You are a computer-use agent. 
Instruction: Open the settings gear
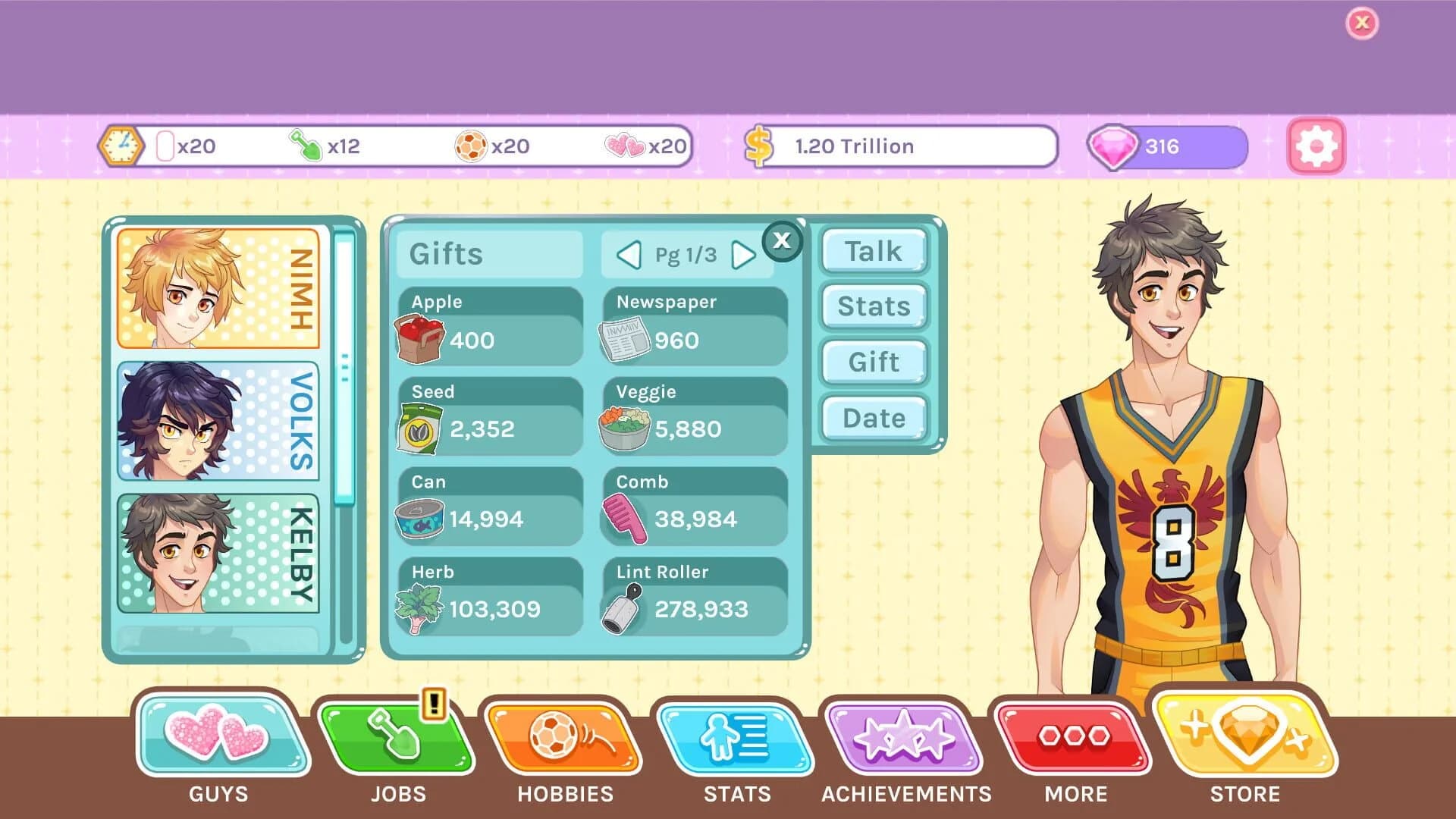coord(1317,146)
